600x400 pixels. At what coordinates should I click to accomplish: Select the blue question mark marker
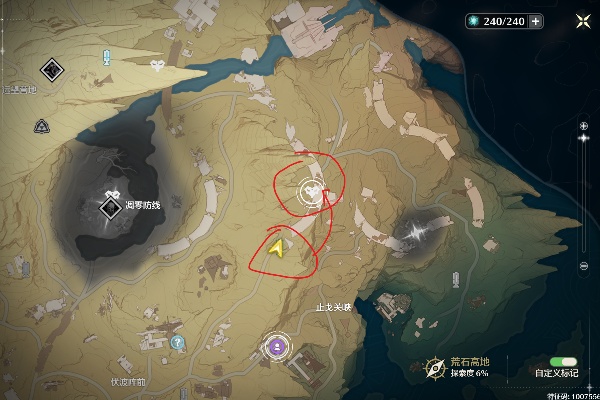click(x=178, y=342)
